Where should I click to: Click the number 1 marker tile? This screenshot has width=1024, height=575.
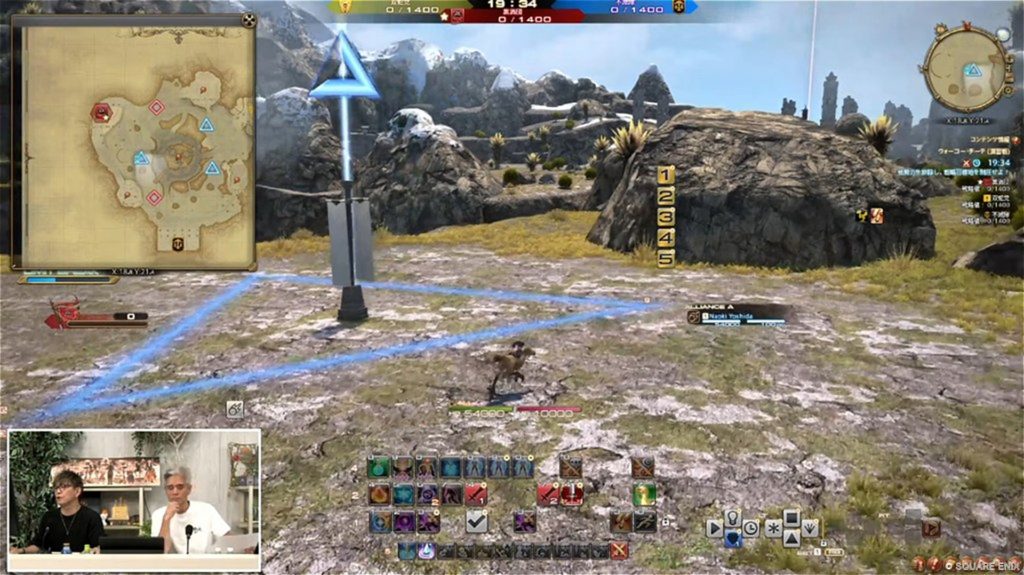pos(666,175)
